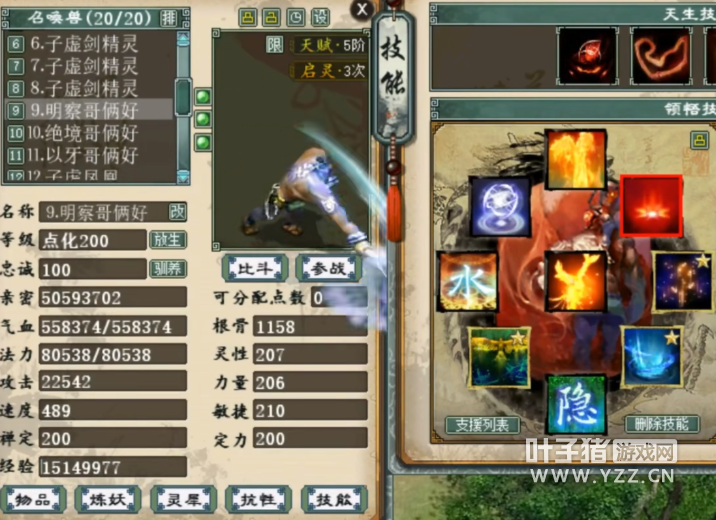716x520 pixels.
Task: Release the beast with the 放生 button
Action: 167,240
